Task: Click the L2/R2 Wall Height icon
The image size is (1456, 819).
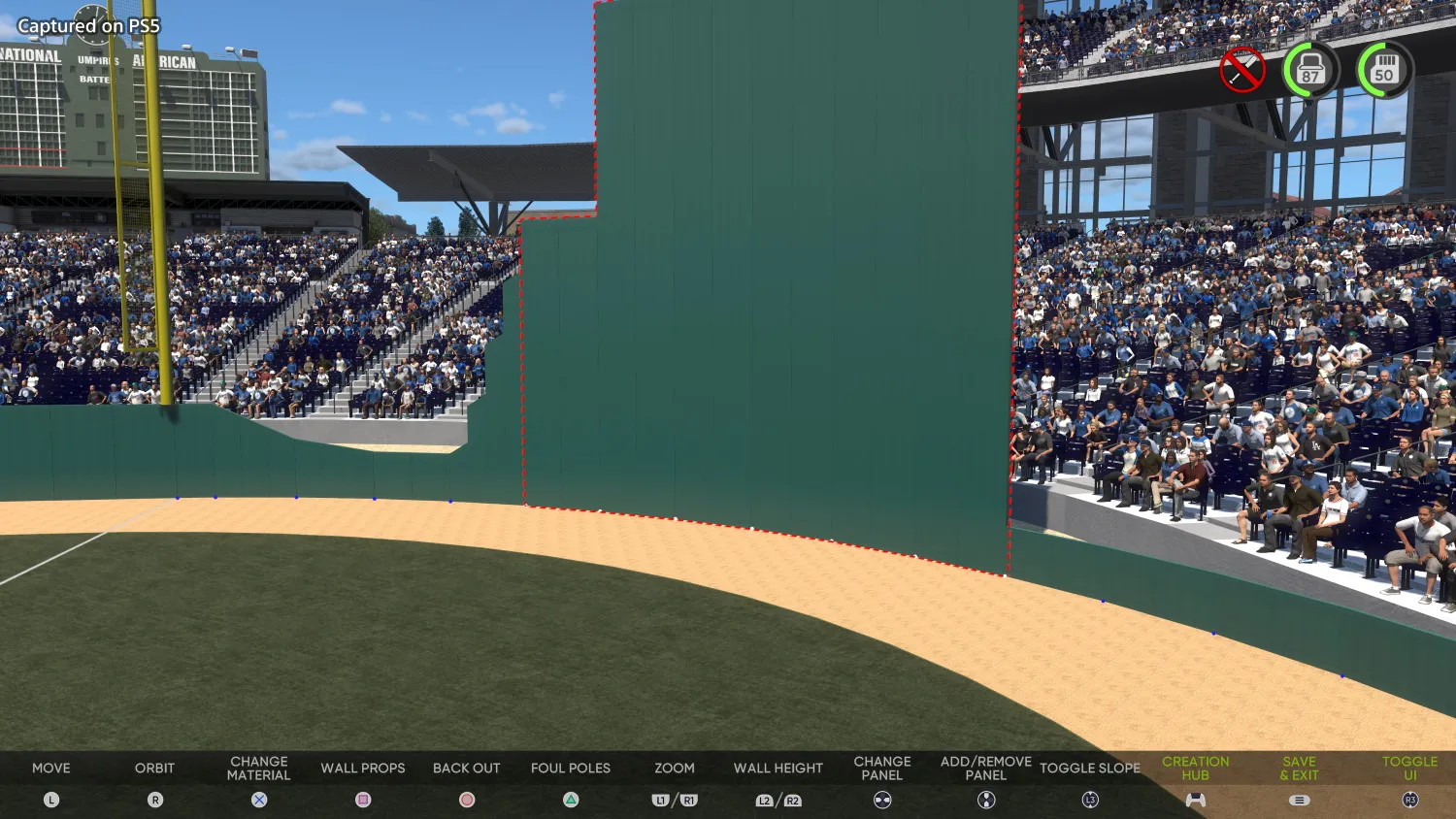Action: tap(778, 800)
